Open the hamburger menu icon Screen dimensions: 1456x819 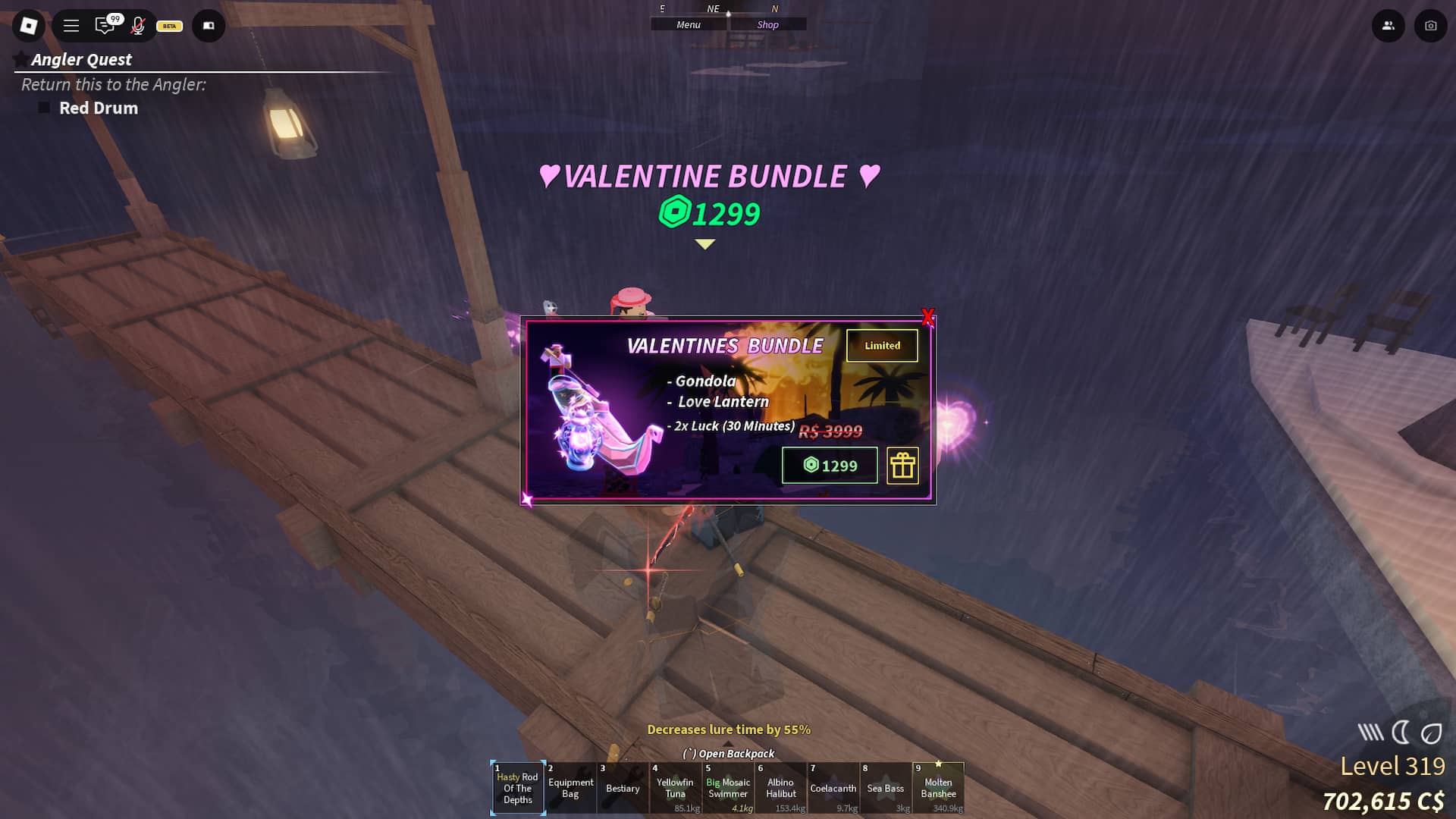coord(71,26)
